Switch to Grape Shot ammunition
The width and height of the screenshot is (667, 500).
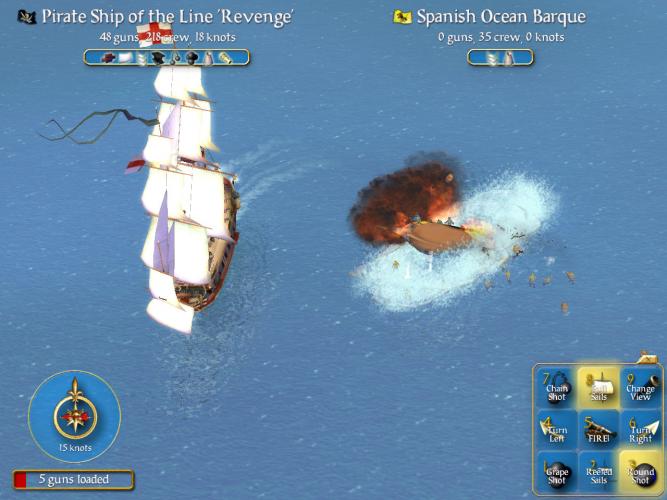pyautogui.click(x=557, y=471)
